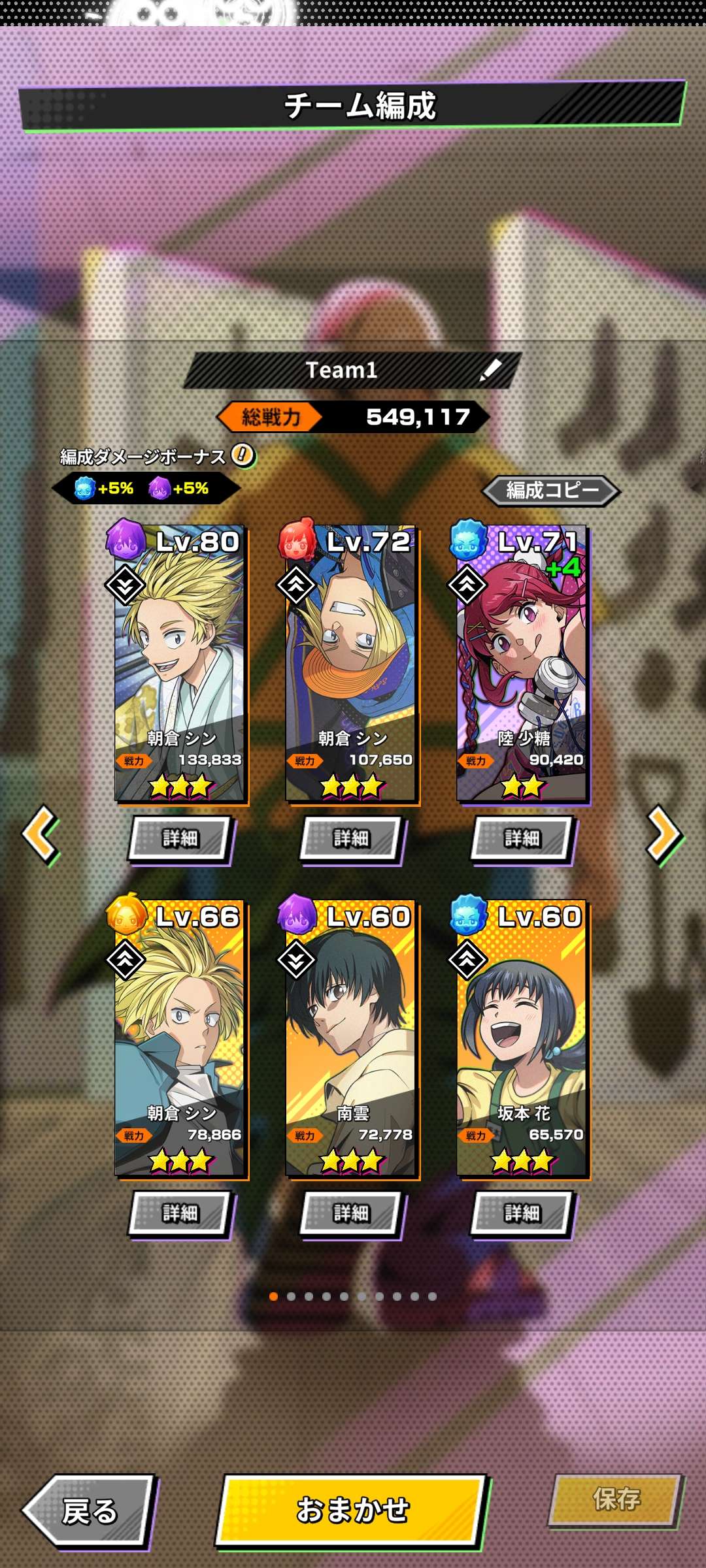Viewport: 706px width, 1568px height.
Task: Show formation damage bonus info icon
Action: click(x=243, y=455)
